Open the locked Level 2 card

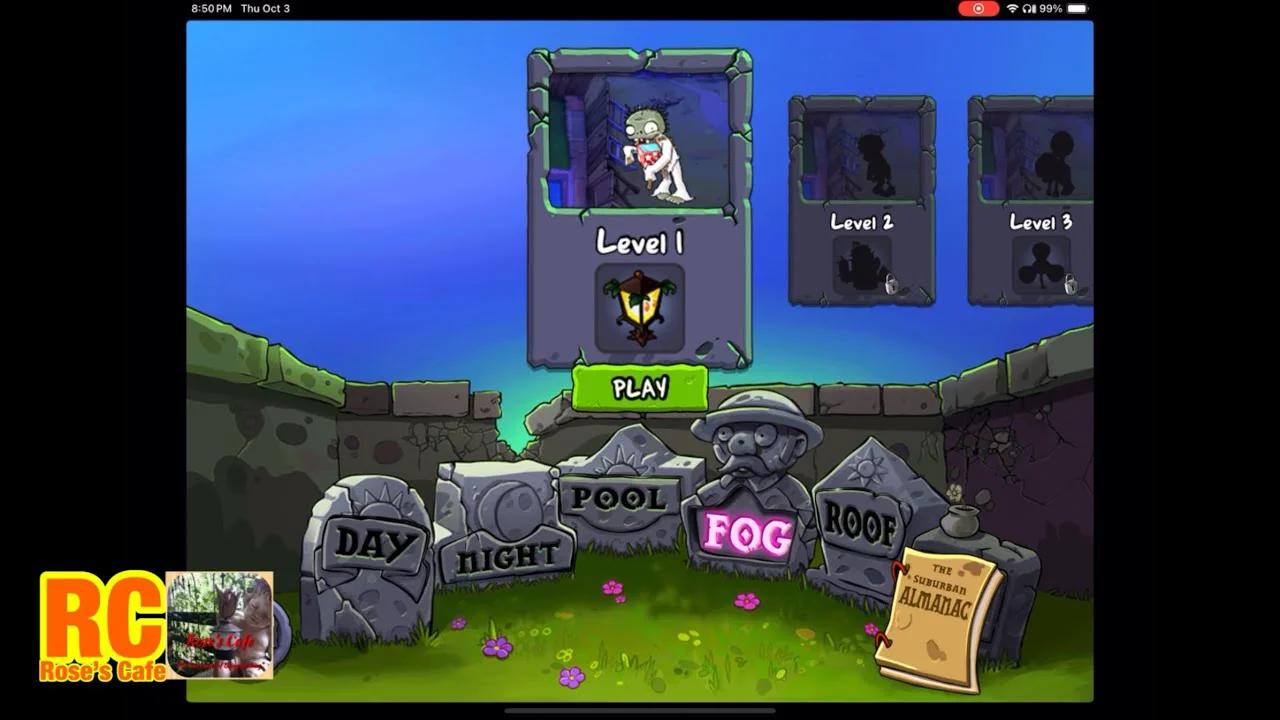click(x=862, y=200)
